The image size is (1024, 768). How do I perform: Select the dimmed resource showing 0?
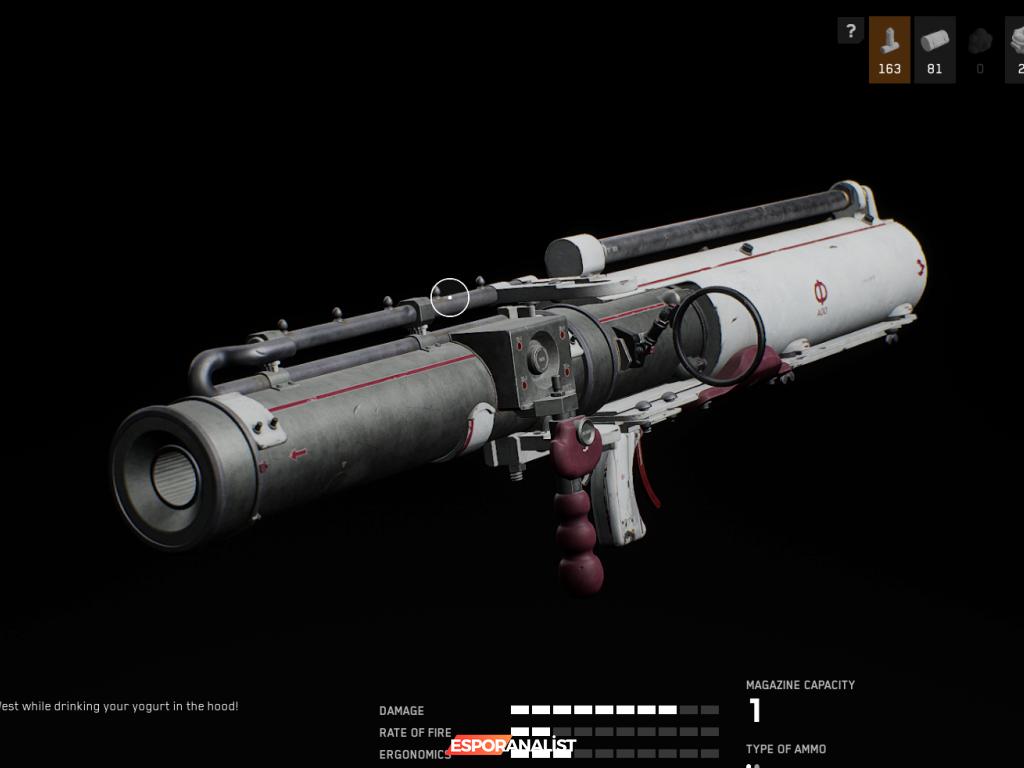tap(979, 49)
